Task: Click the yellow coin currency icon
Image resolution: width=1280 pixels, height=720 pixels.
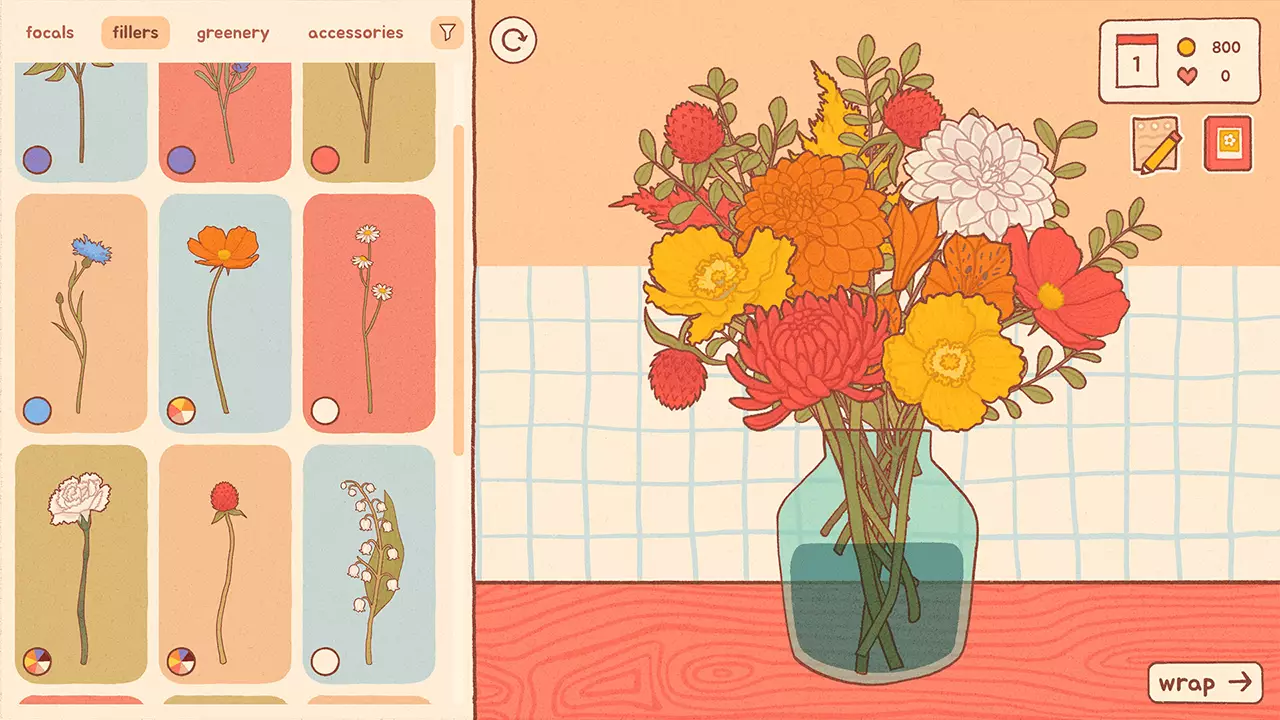Action: (x=1186, y=47)
